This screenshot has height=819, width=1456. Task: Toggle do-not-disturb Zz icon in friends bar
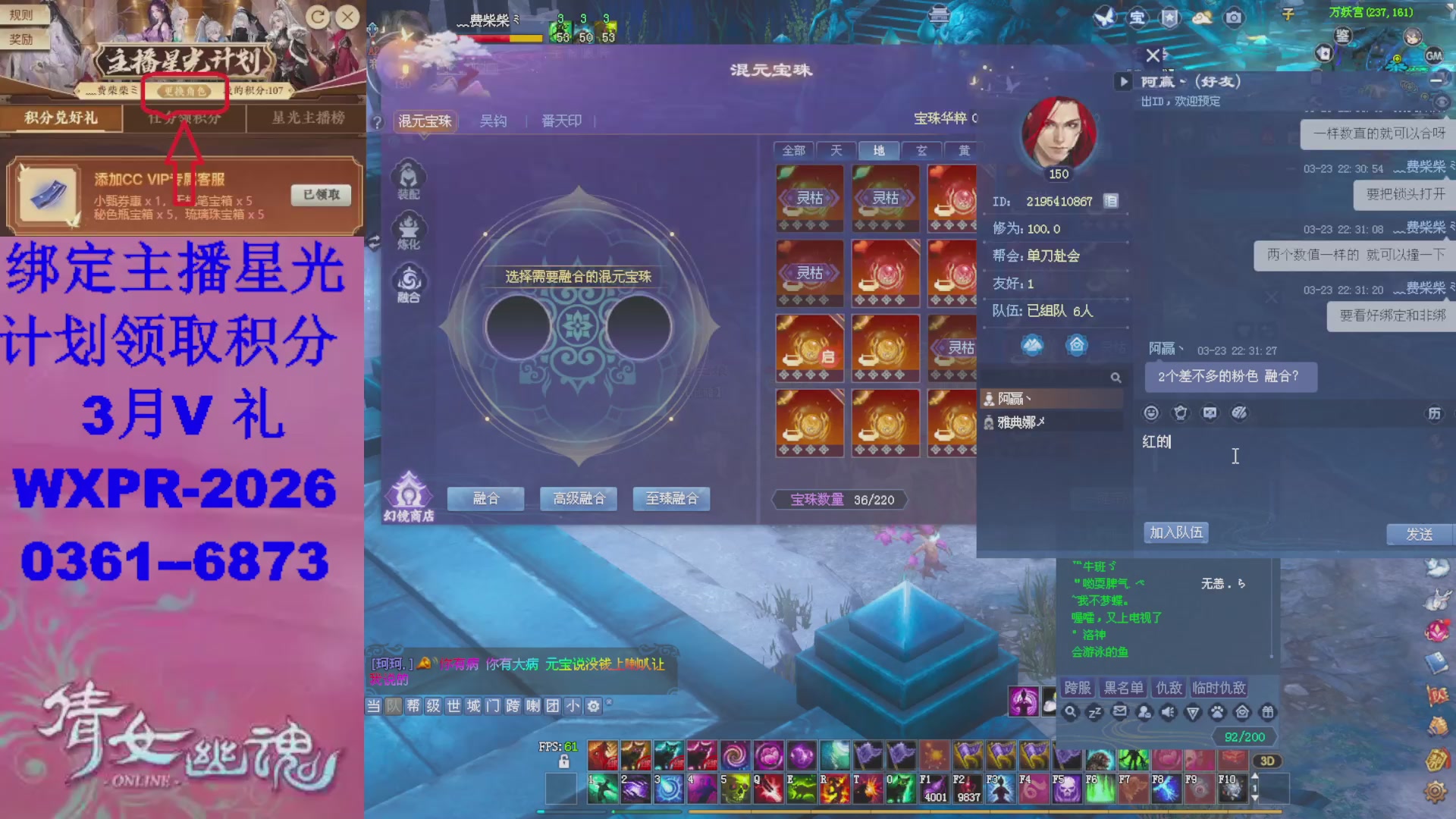point(1094,711)
